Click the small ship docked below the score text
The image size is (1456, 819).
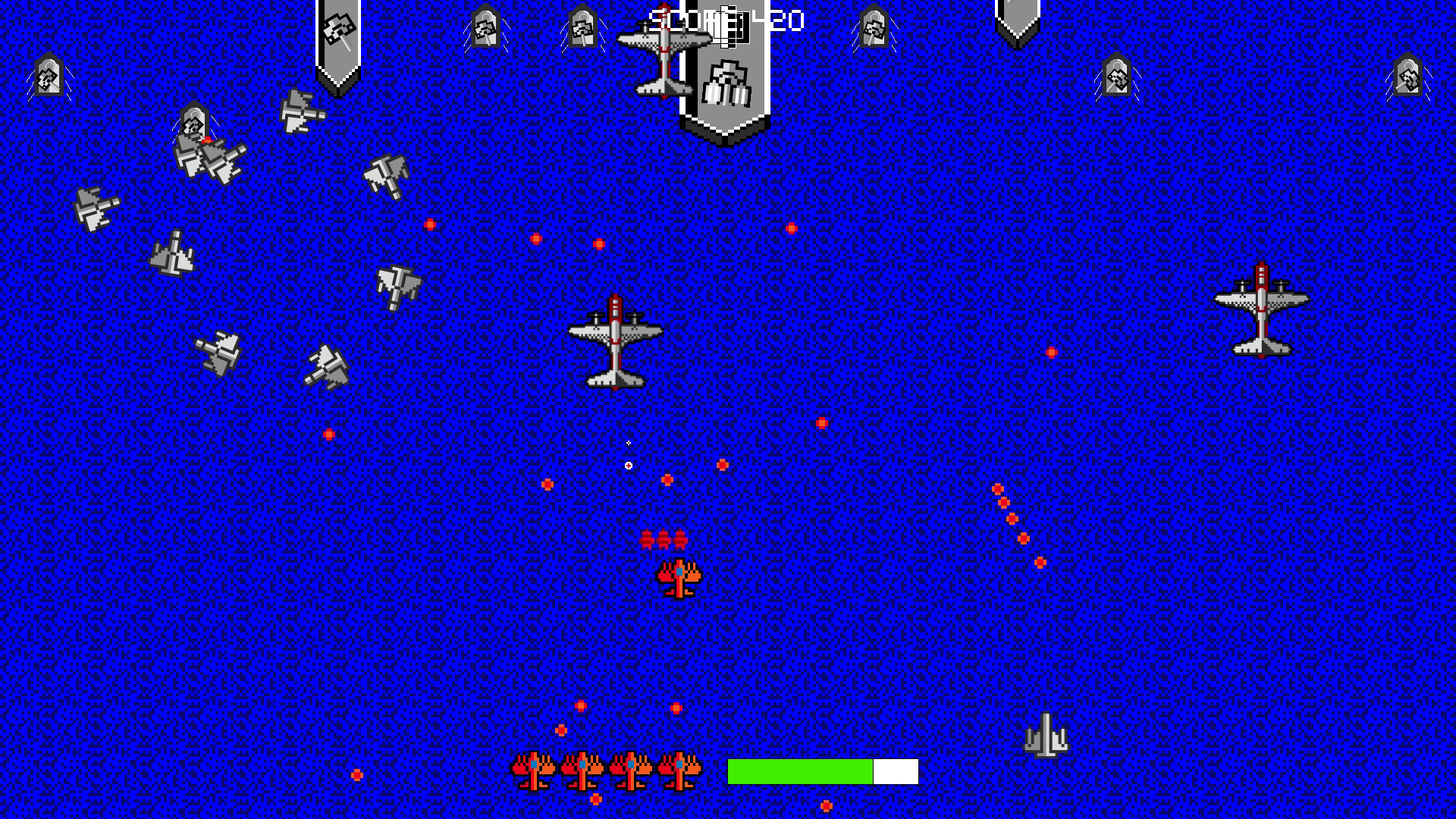coord(726,83)
